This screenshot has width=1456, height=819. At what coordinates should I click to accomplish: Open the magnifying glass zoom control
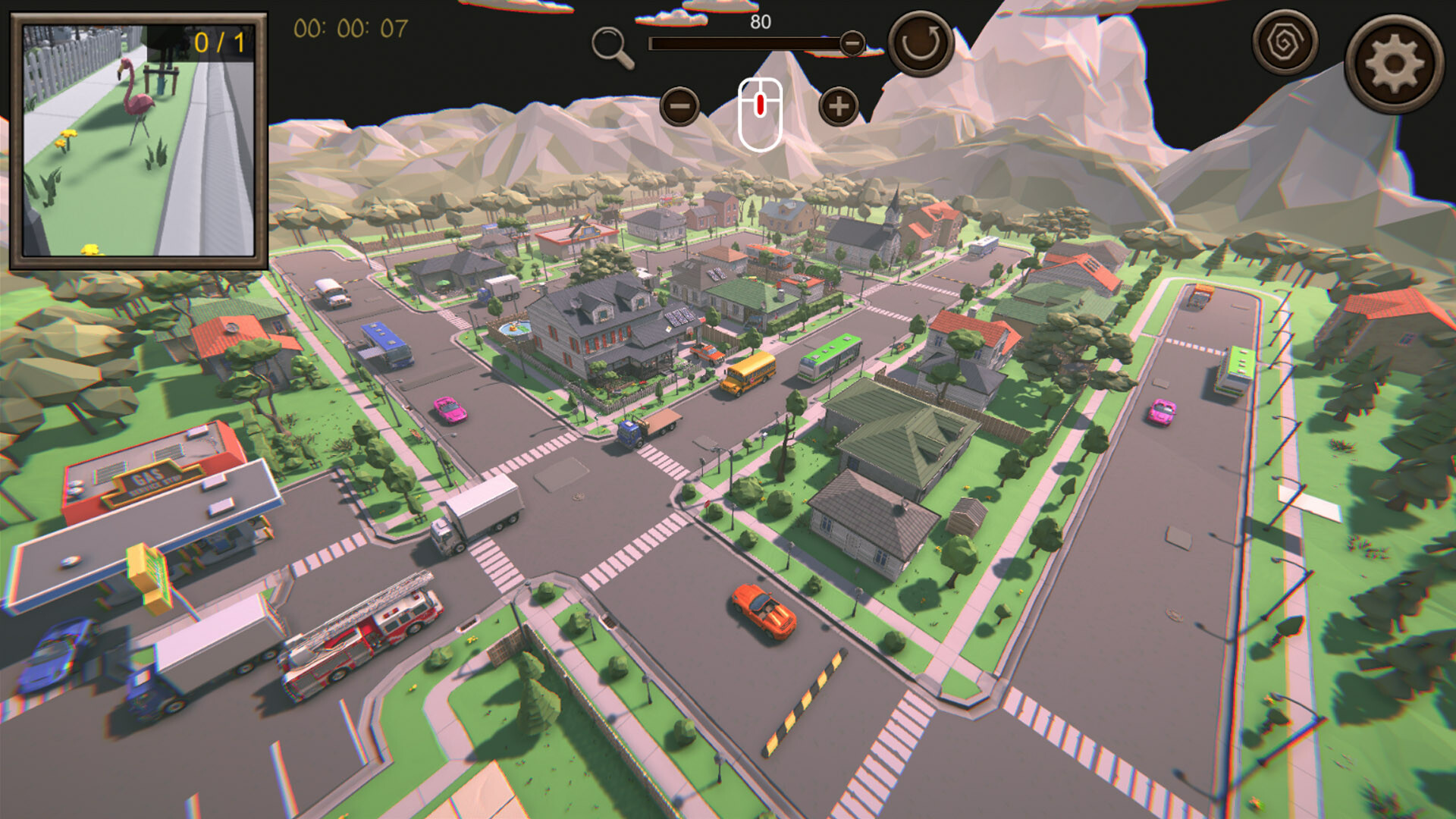point(611,42)
